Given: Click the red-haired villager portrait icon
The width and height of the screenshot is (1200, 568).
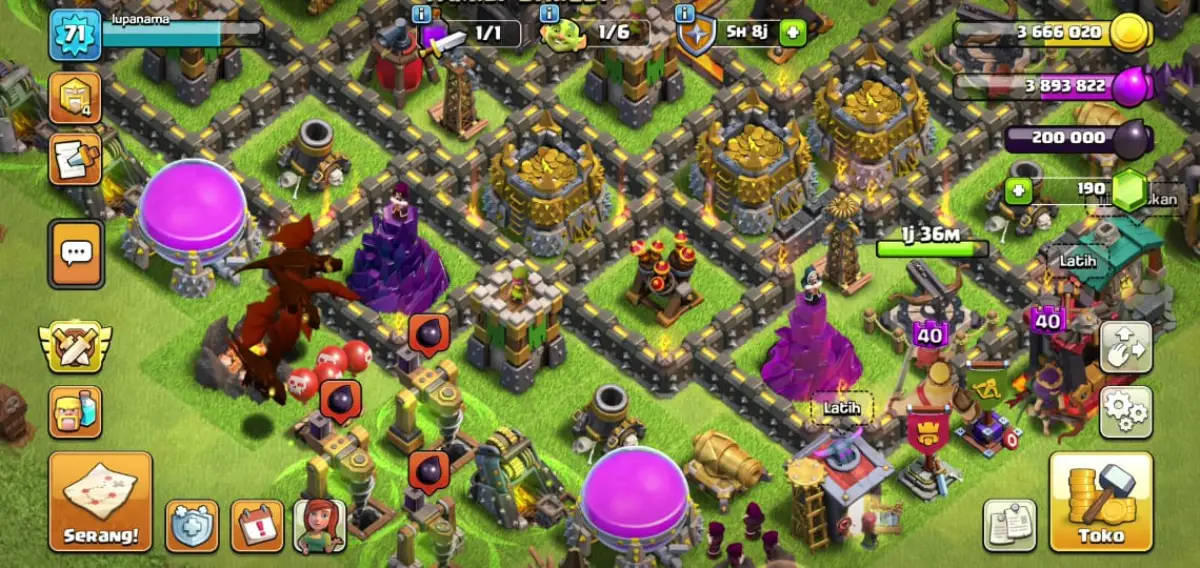Looking at the screenshot, I should tap(320, 526).
